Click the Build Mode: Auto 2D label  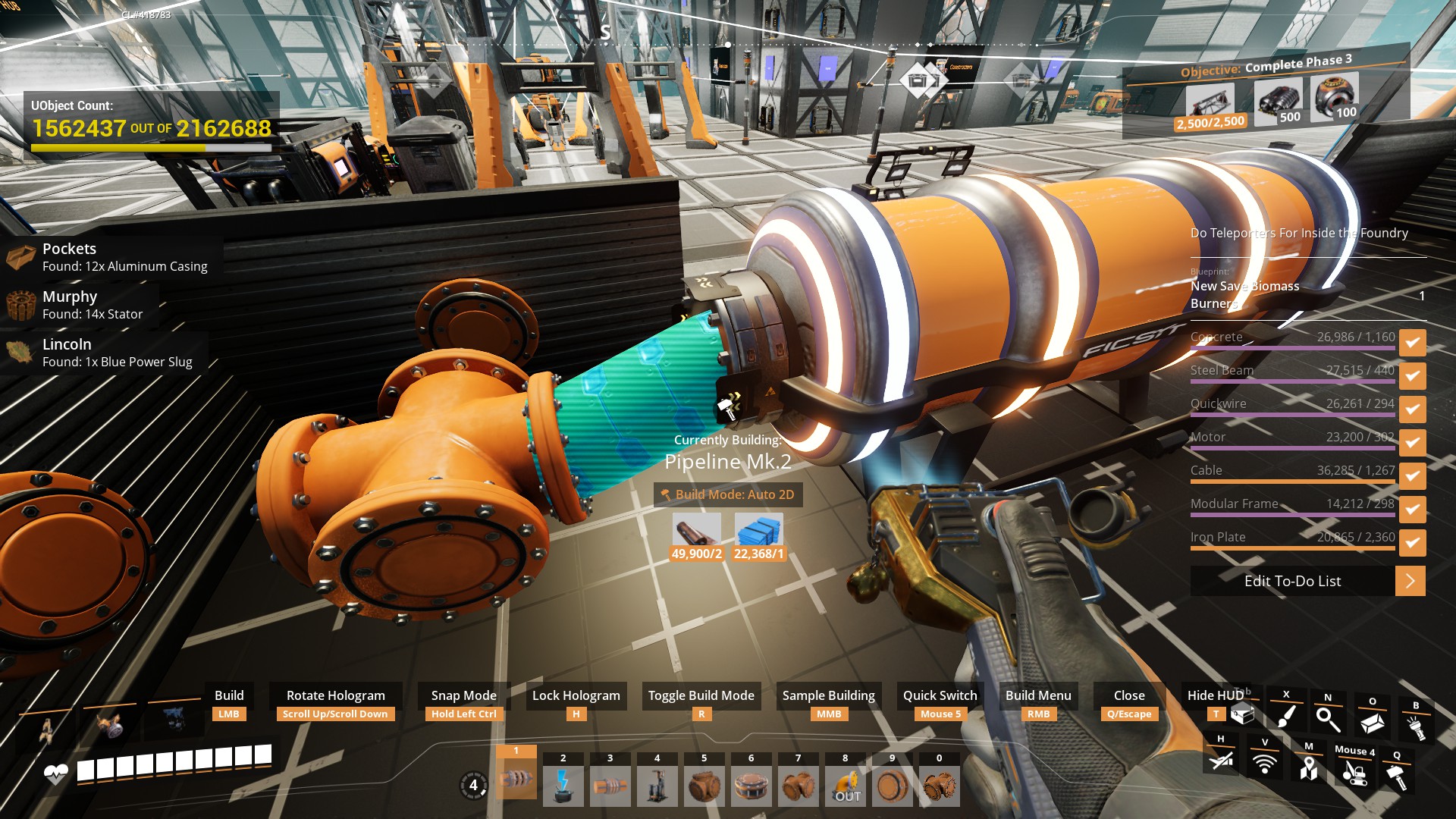[x=728, y=494]
